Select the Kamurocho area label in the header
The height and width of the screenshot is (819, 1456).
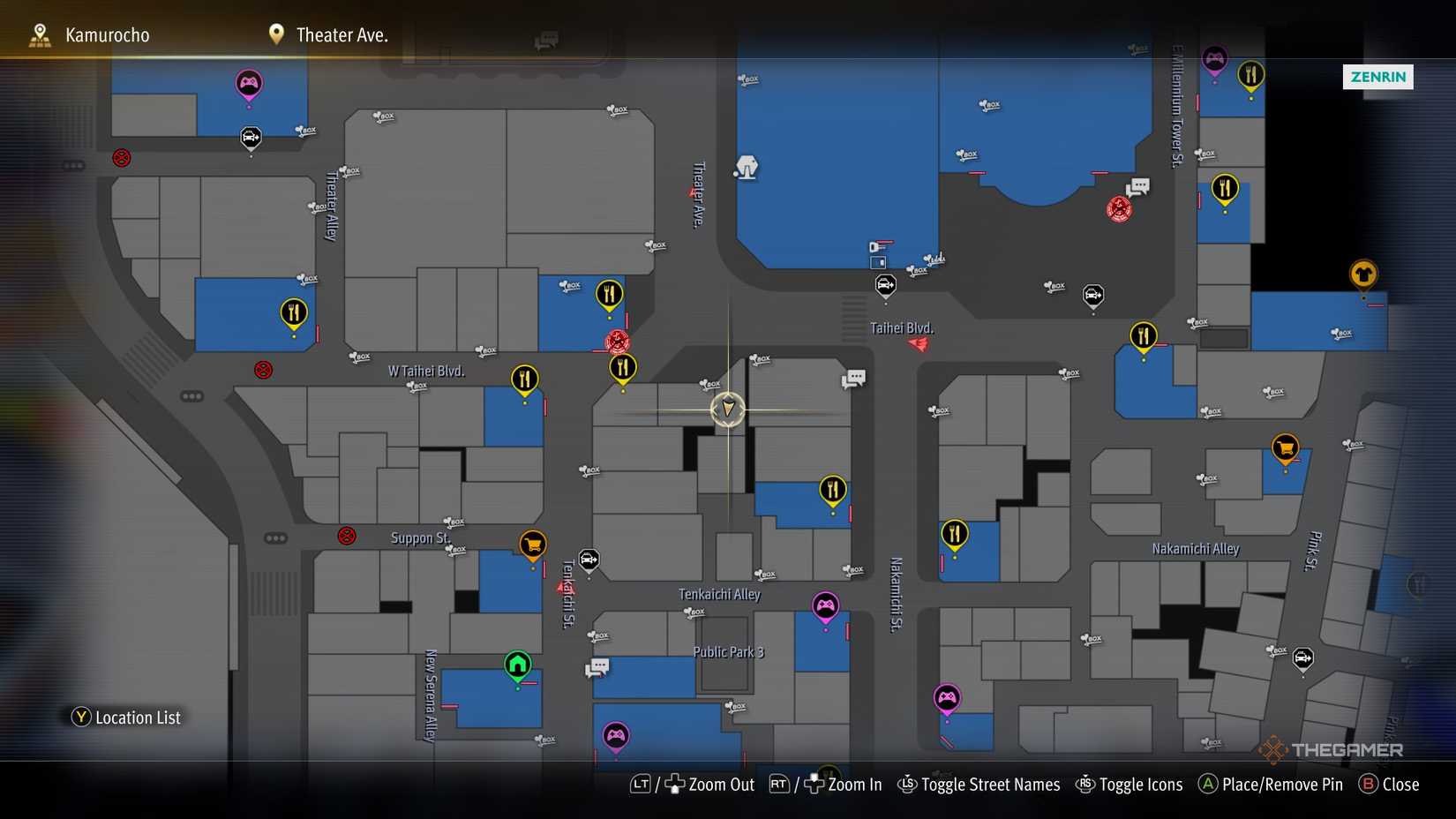(106, 34)
